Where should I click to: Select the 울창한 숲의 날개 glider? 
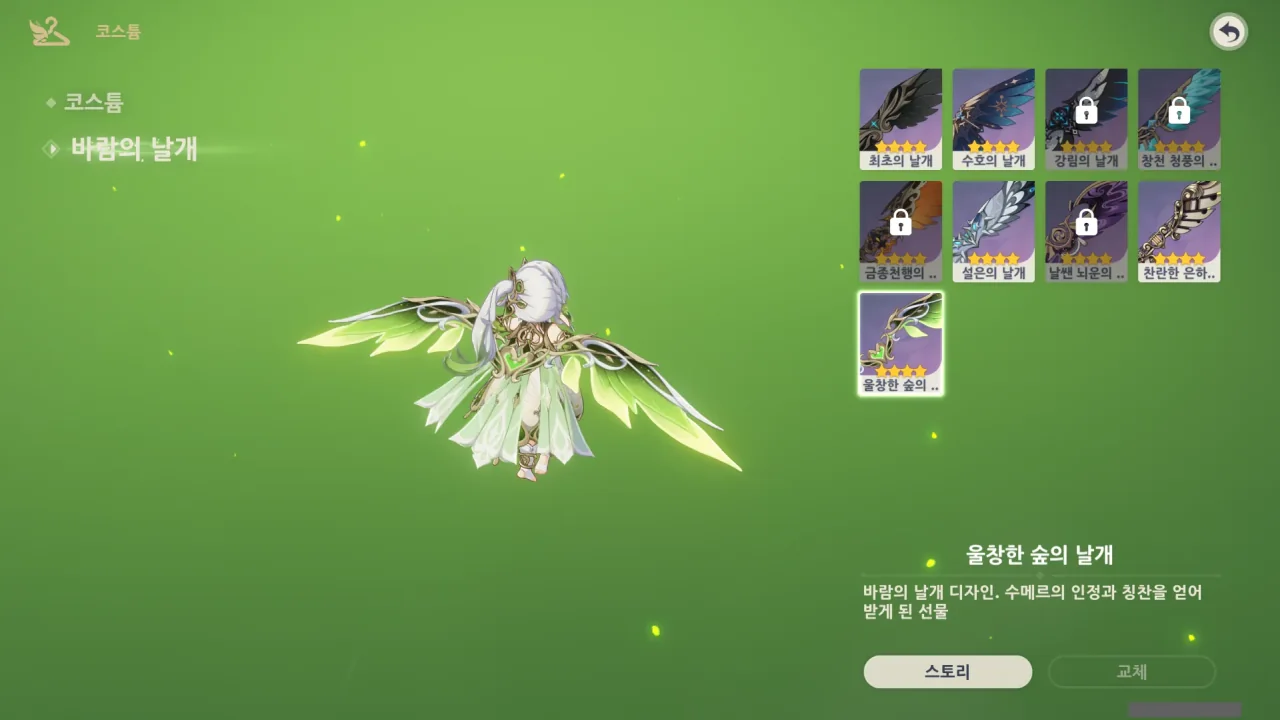click(900, 343)
